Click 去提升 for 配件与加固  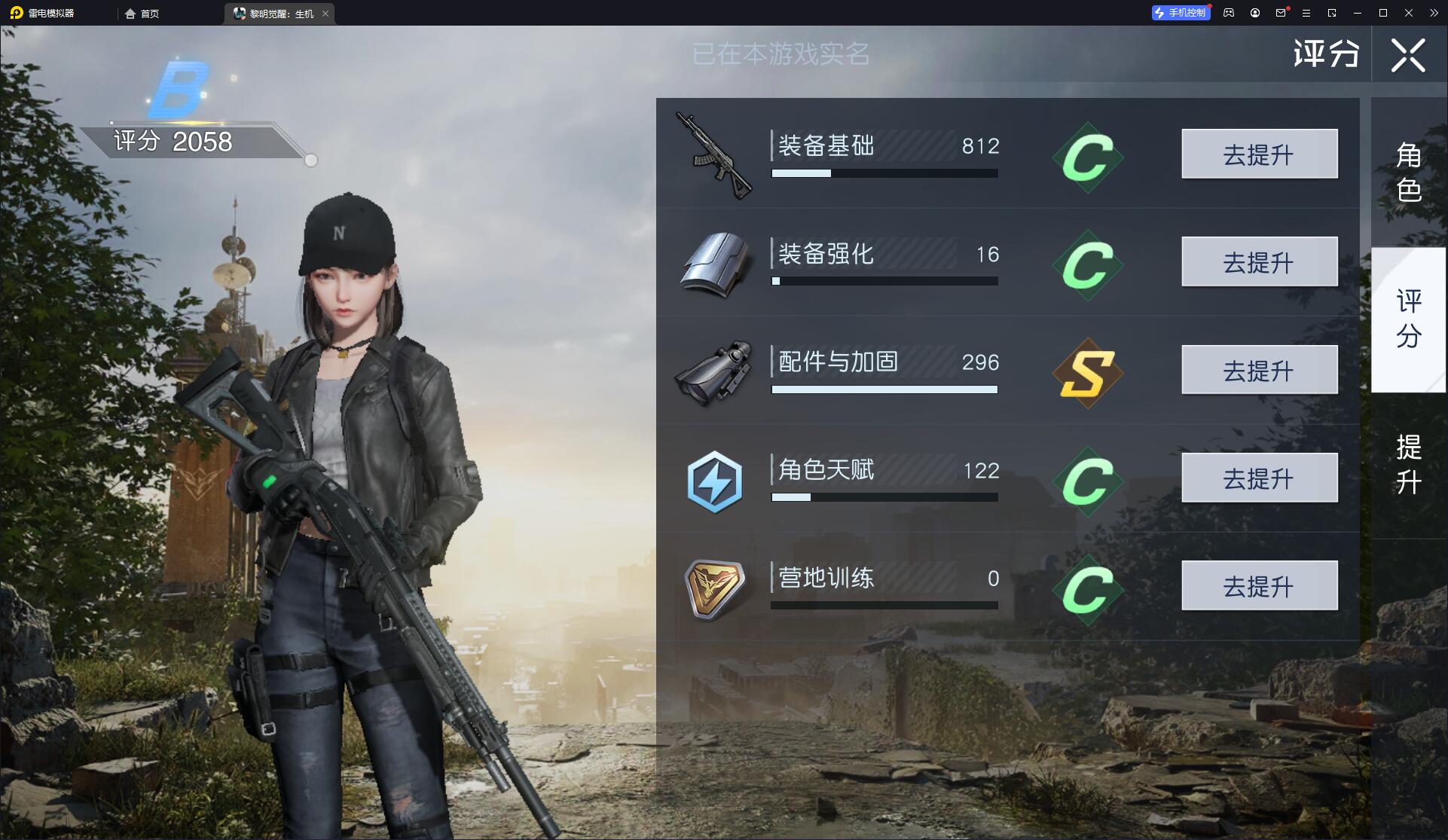click(x=1259, y=370)
